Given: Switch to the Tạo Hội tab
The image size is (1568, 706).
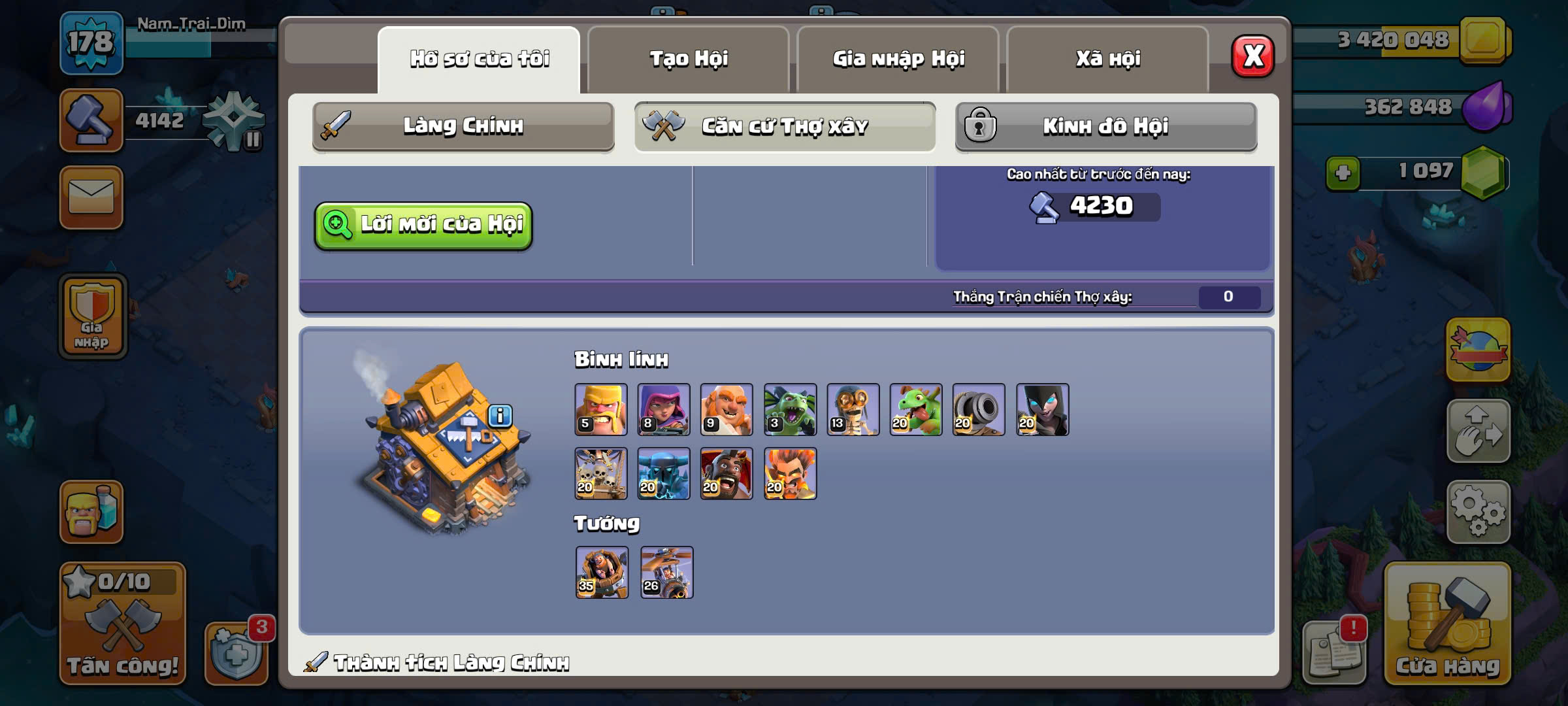Looking at the screenshot, I should click(688, 59).
